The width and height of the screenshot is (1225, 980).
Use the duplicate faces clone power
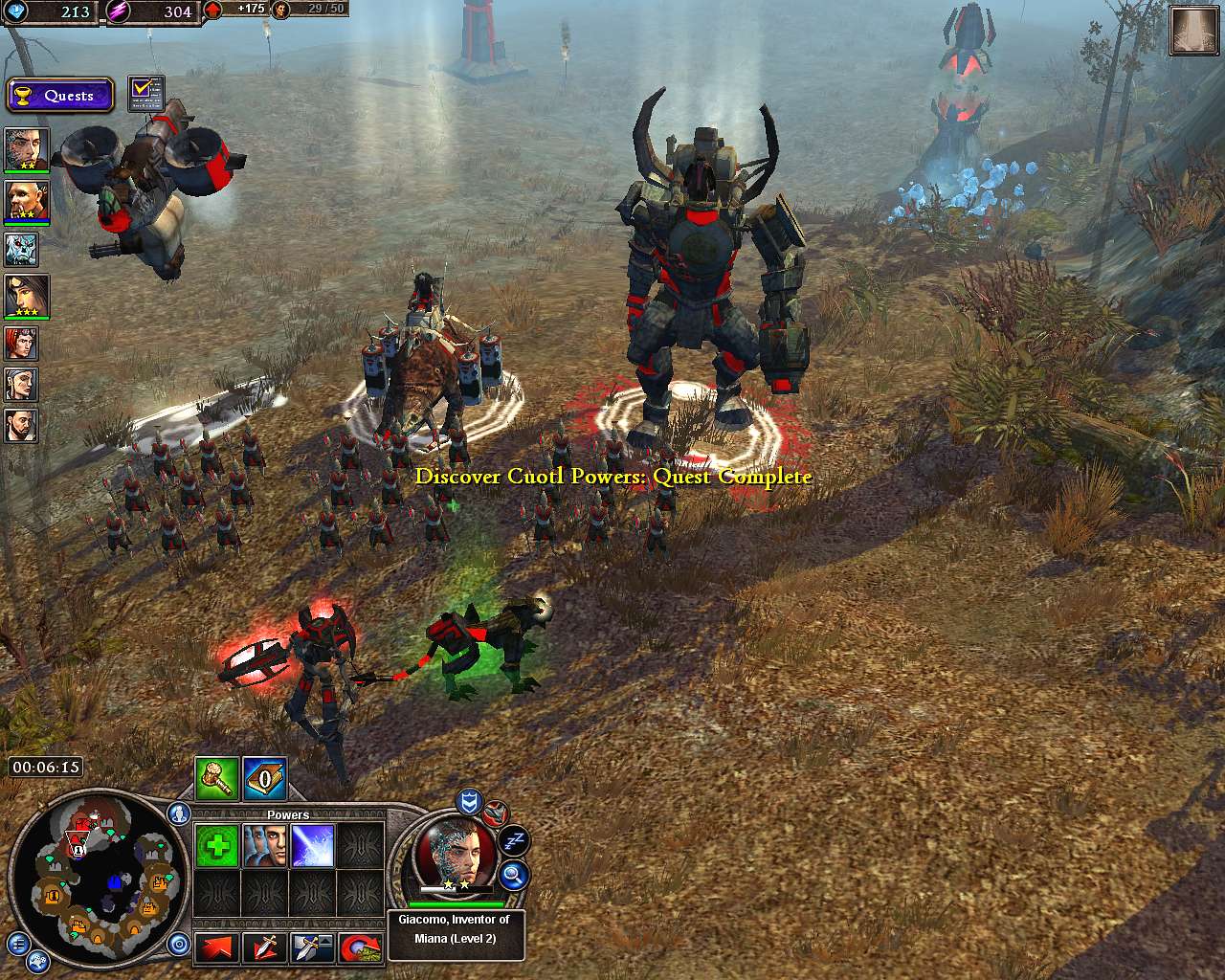tap(265, 846)
